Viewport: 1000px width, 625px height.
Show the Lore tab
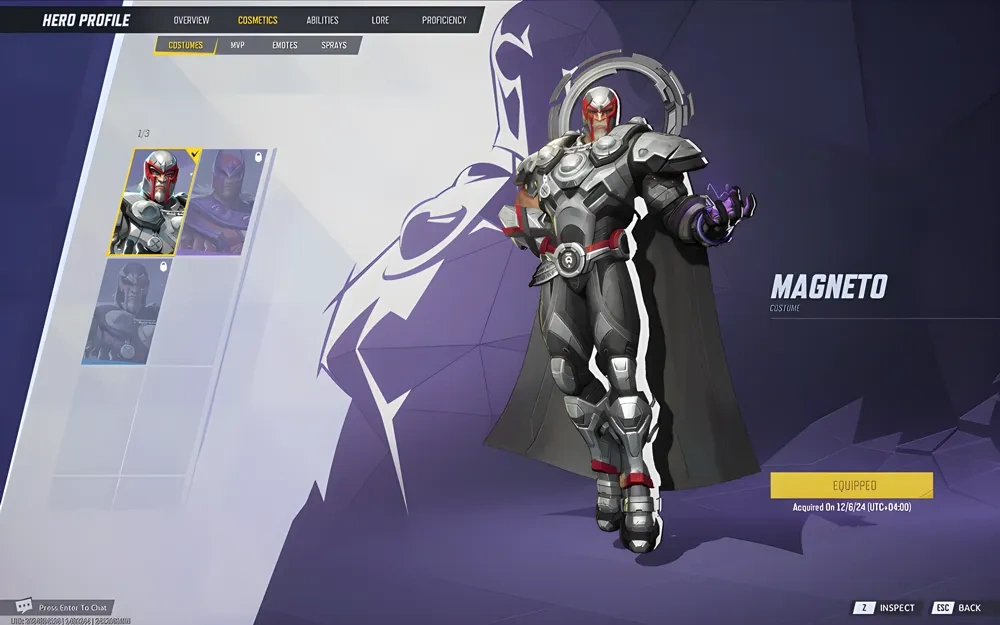380,20
